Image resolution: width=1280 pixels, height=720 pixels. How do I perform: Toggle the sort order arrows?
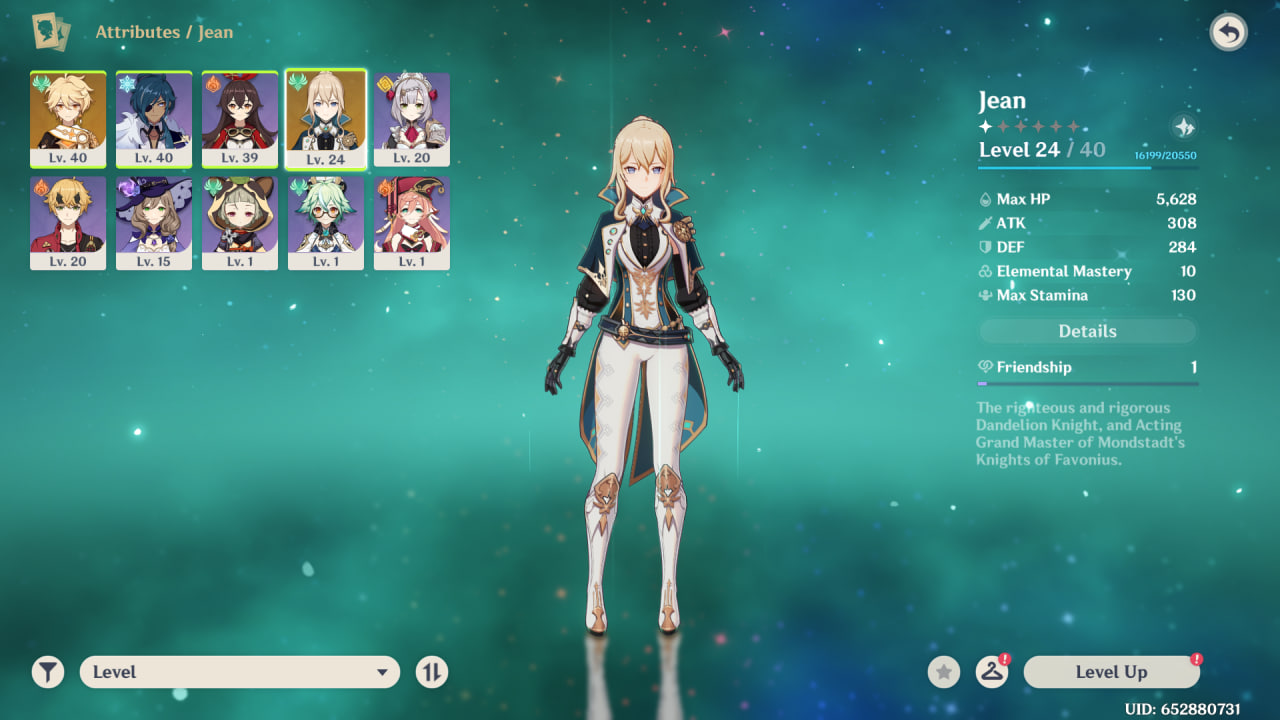coord(431,672)
